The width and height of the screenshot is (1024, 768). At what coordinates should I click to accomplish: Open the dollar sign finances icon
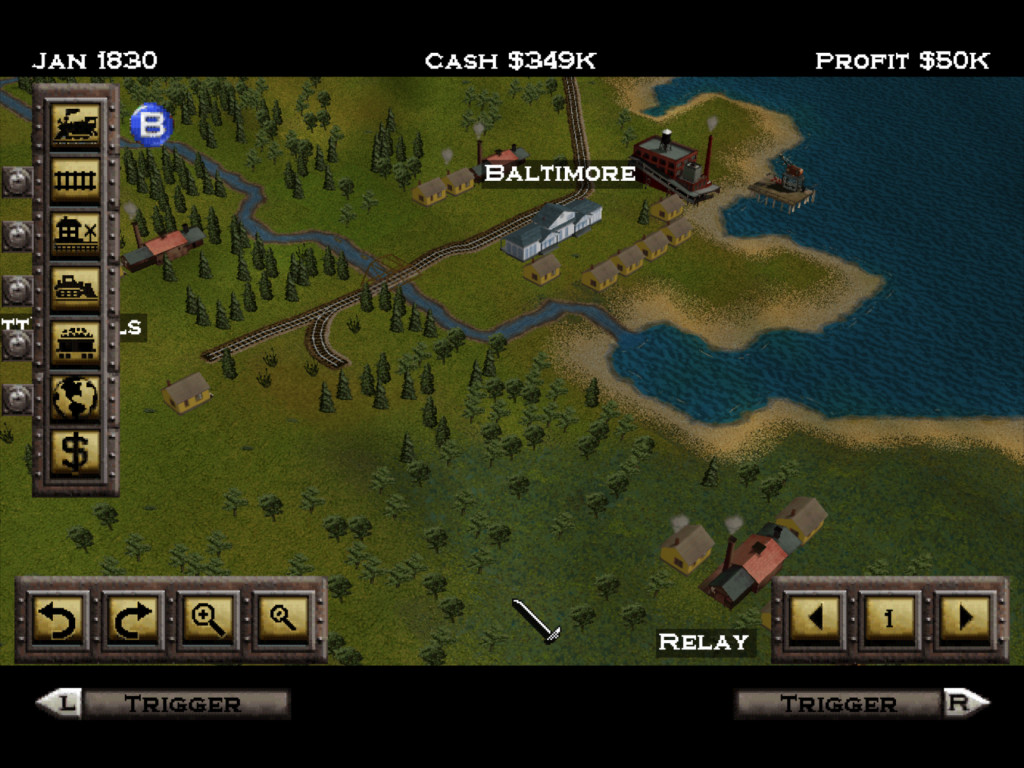[x=76, y=451]
